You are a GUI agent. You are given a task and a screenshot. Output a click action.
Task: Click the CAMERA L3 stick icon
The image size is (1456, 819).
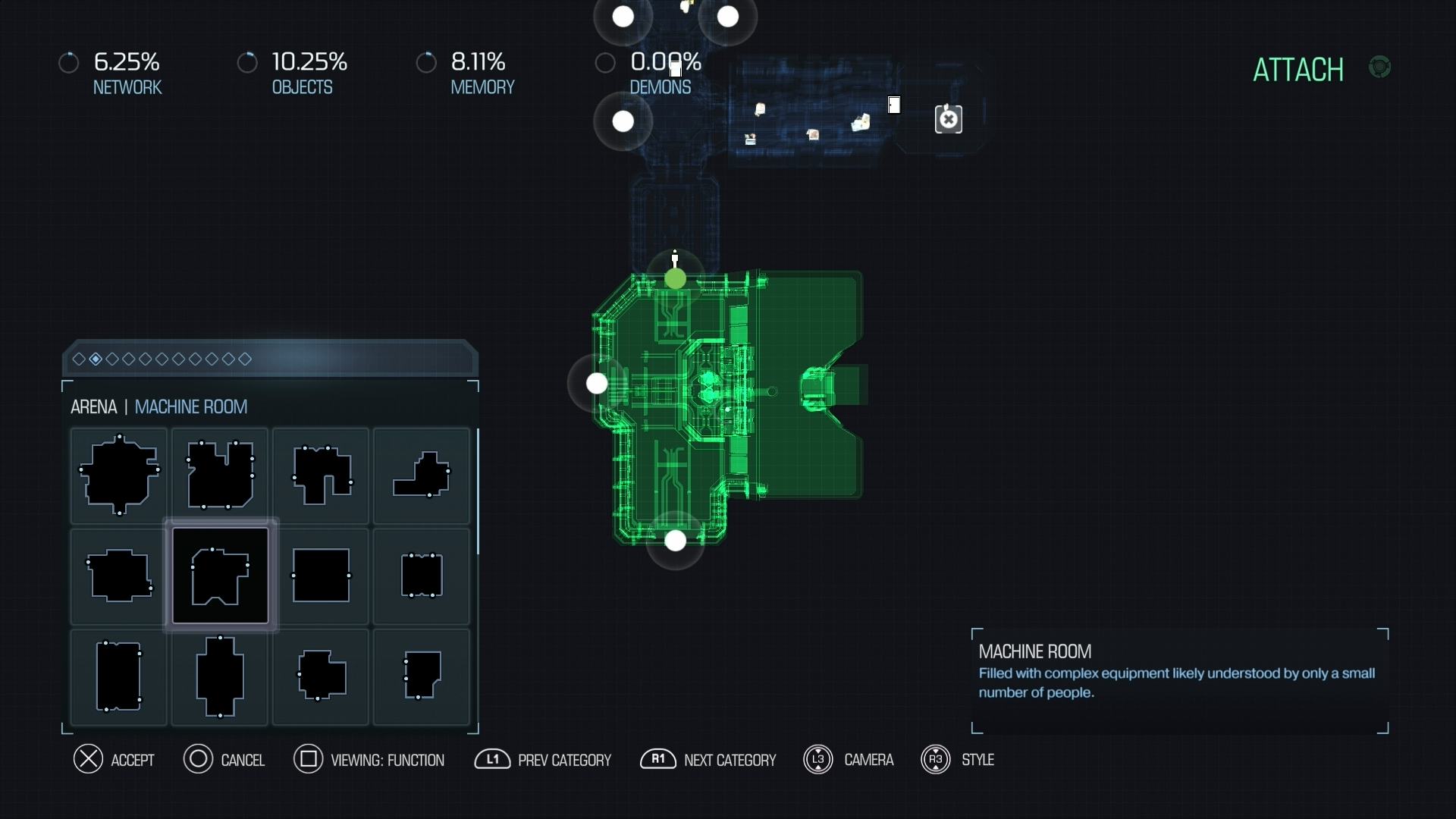coord(818,760)
